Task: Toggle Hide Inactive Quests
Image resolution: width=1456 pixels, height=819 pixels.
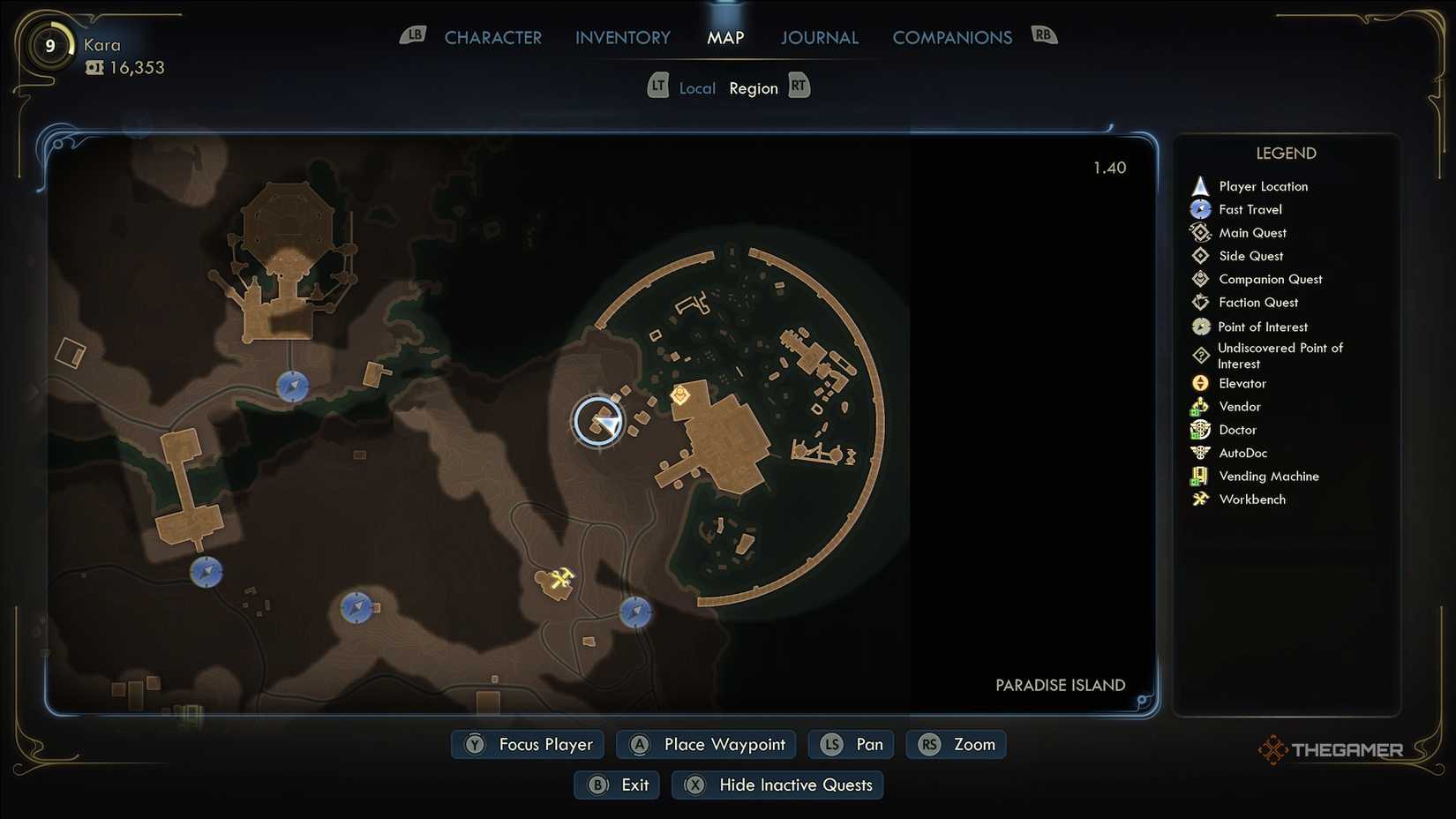Action: 777,785
